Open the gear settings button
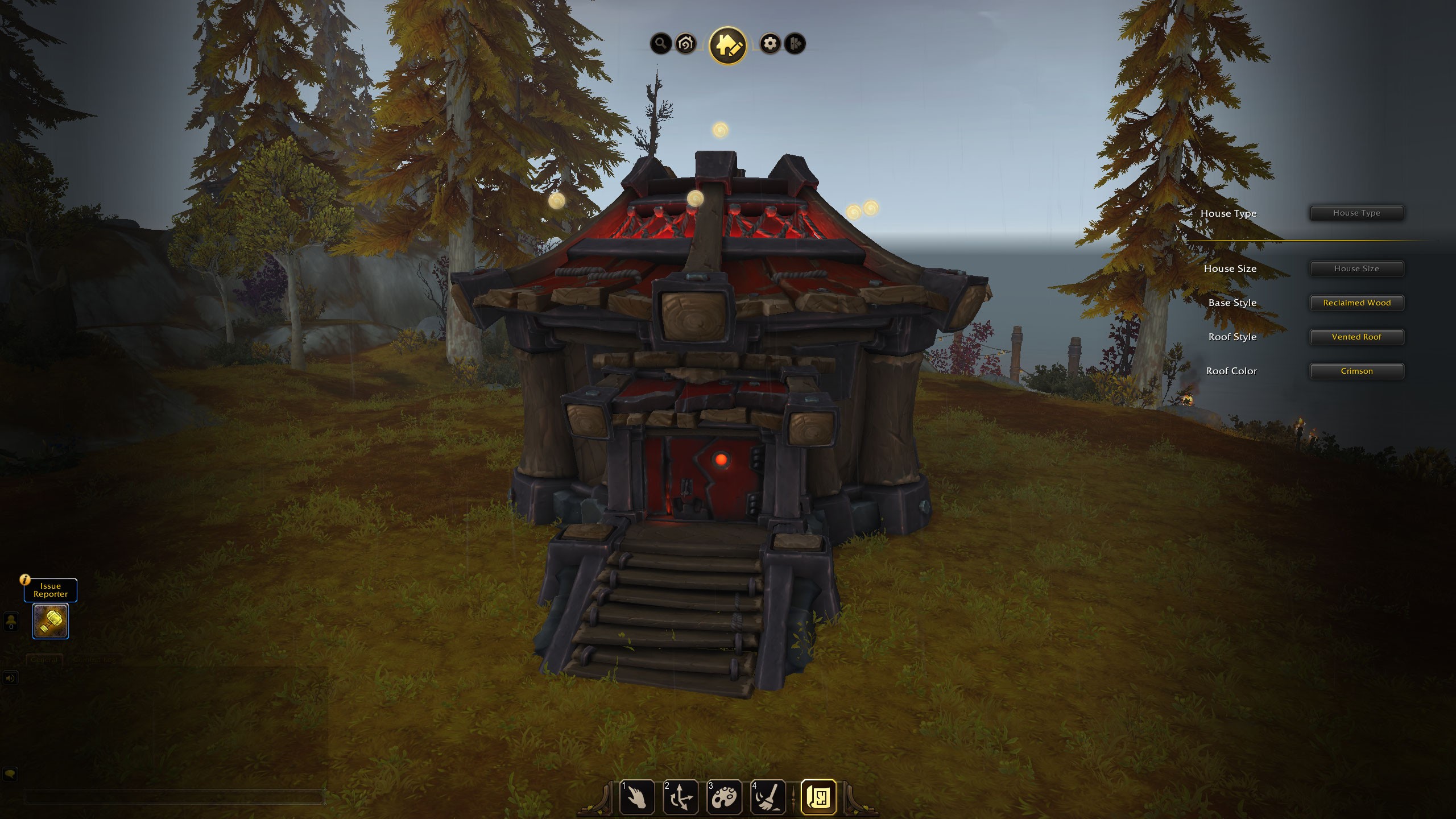 (x=770, y=43)
